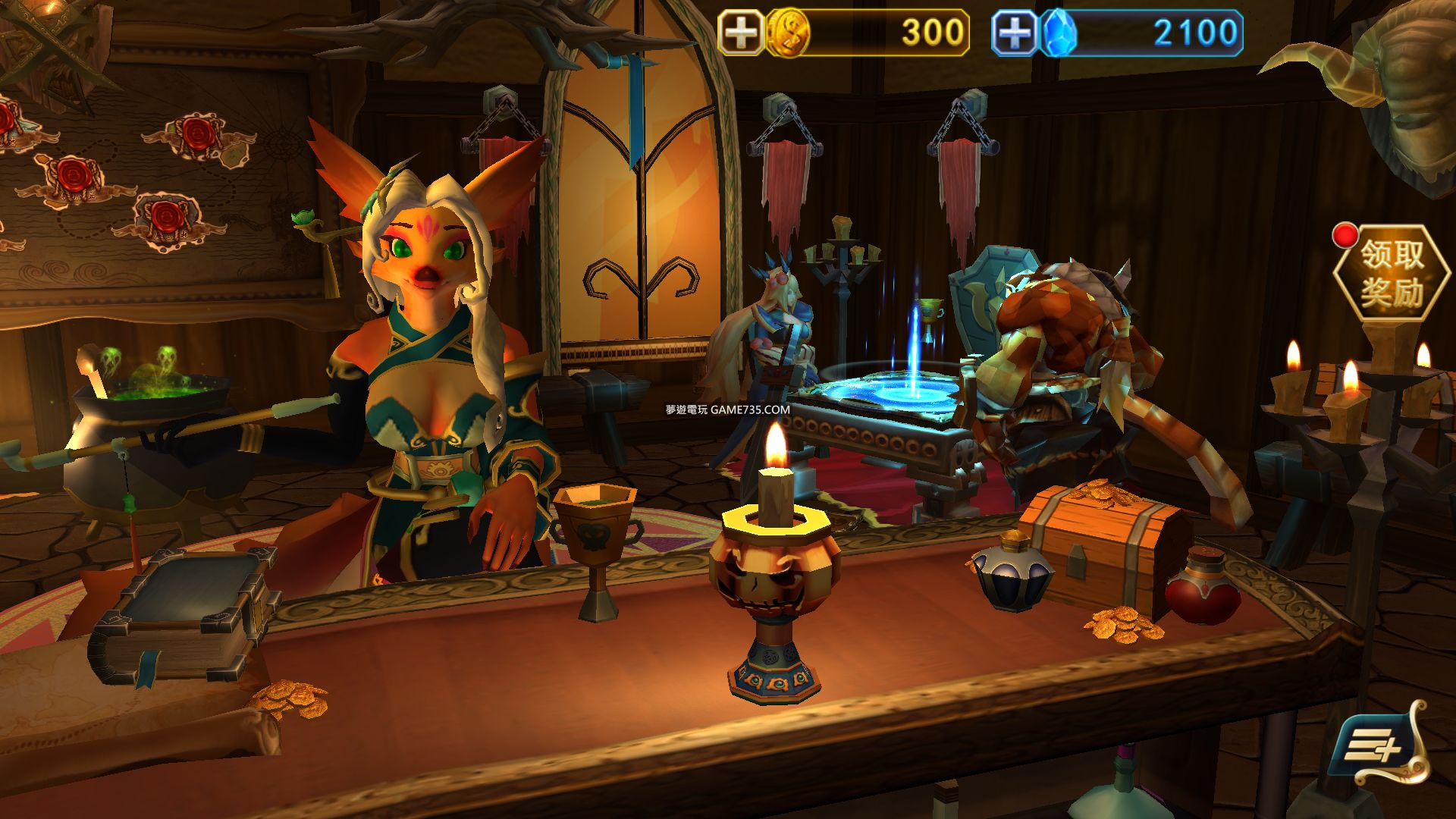
Task: Add more blue gems with plus button
Action: coord(1015,33)
